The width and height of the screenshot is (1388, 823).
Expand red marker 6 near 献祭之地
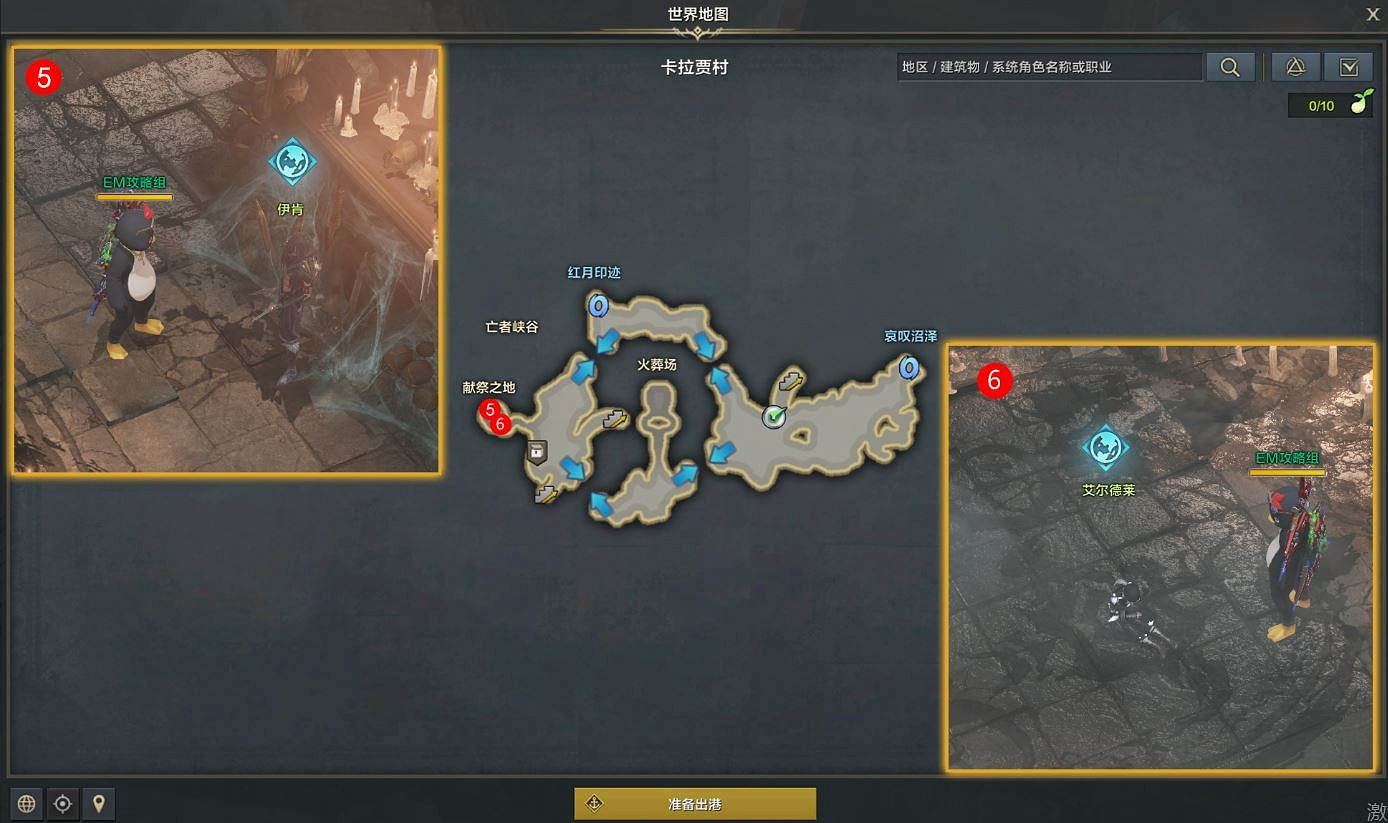pyautogui.click(x=499, y=425)
